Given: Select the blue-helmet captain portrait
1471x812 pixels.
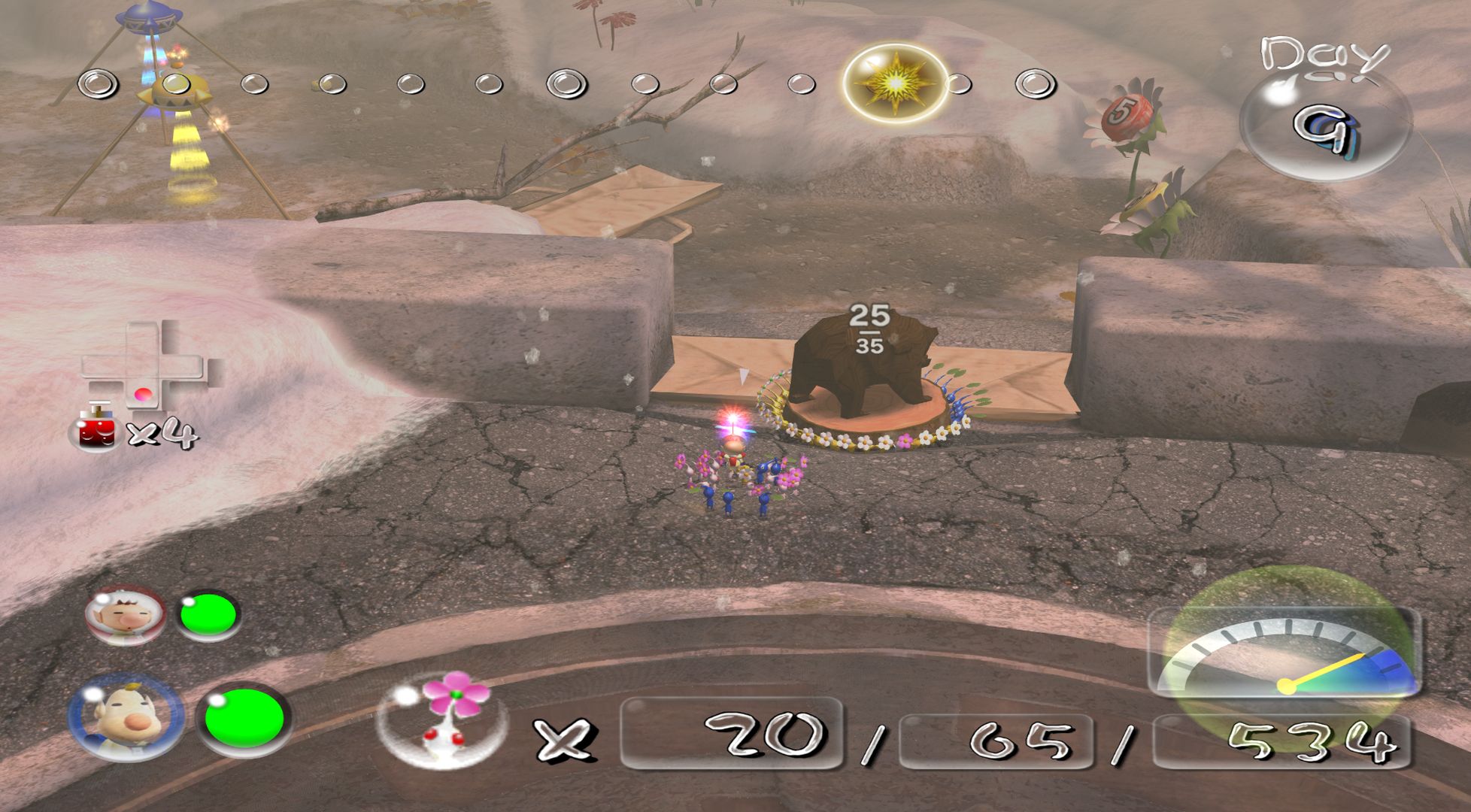Looking at the screenshot, I should click(x=126, y=718).
